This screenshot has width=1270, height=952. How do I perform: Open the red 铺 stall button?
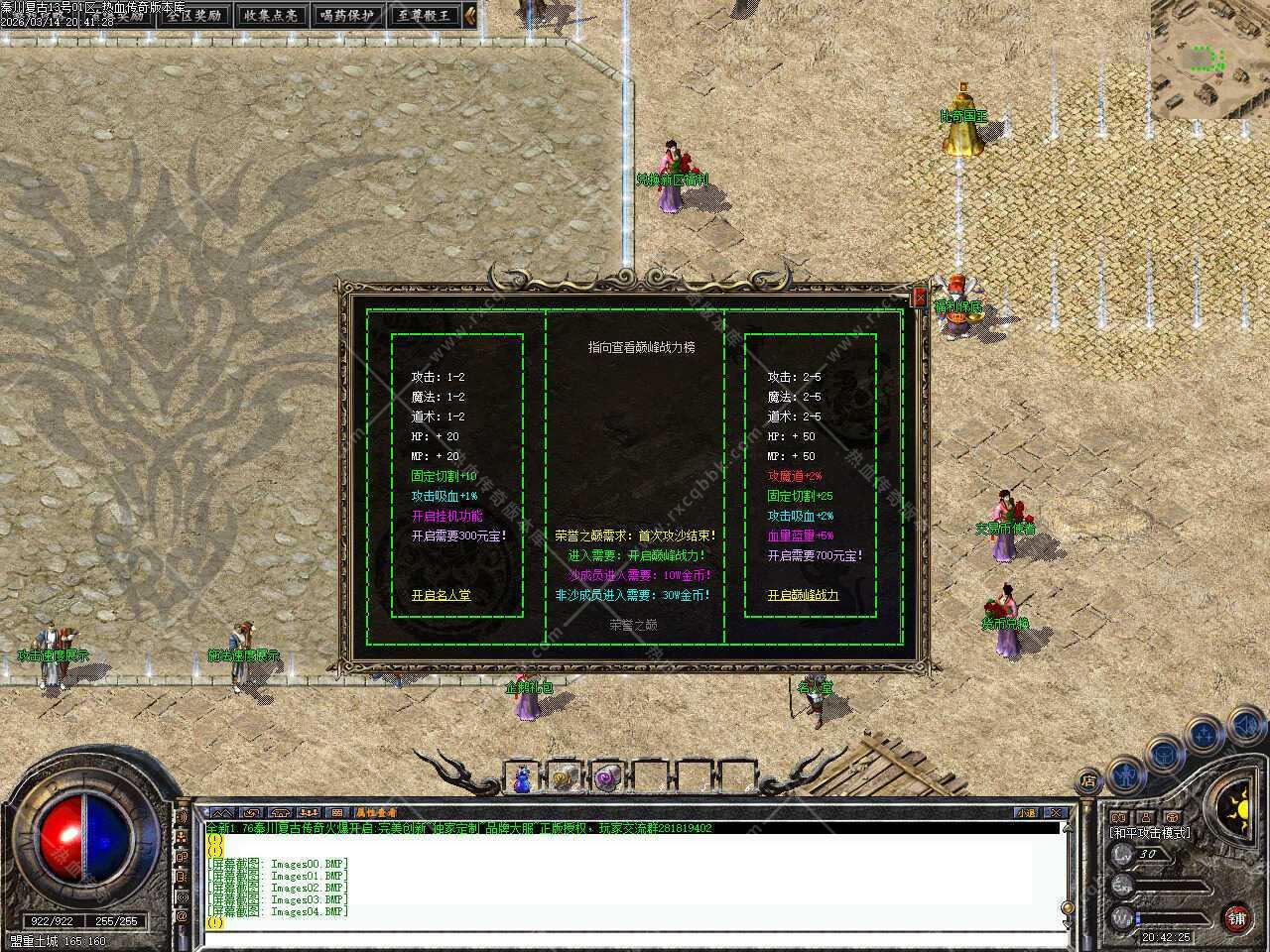coord(1236,919)
